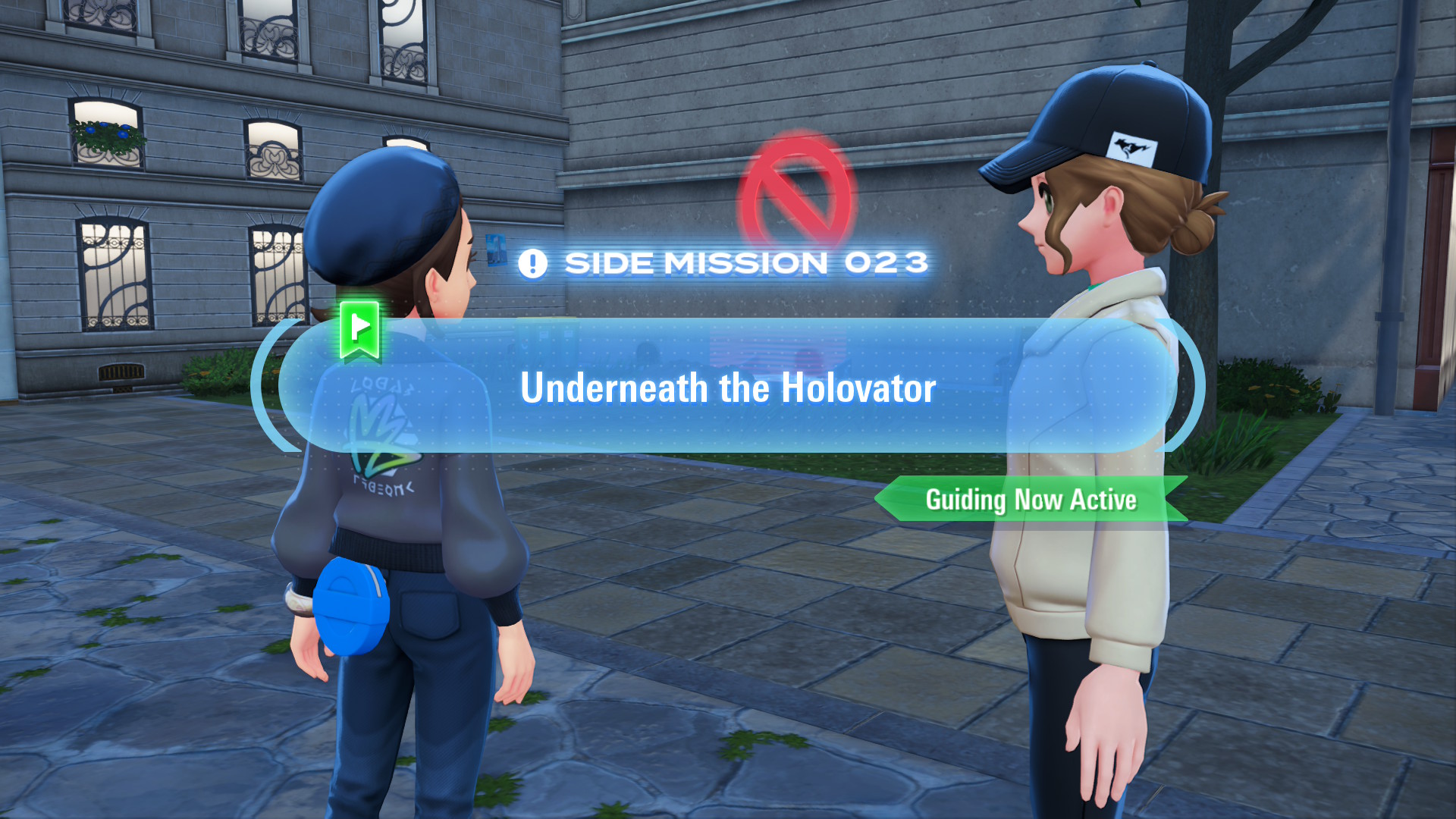Image resolution: width=1456 pixels, height=819 pixels.
Task: Click the Guiding Now Active label
Action: (1031, 500)
